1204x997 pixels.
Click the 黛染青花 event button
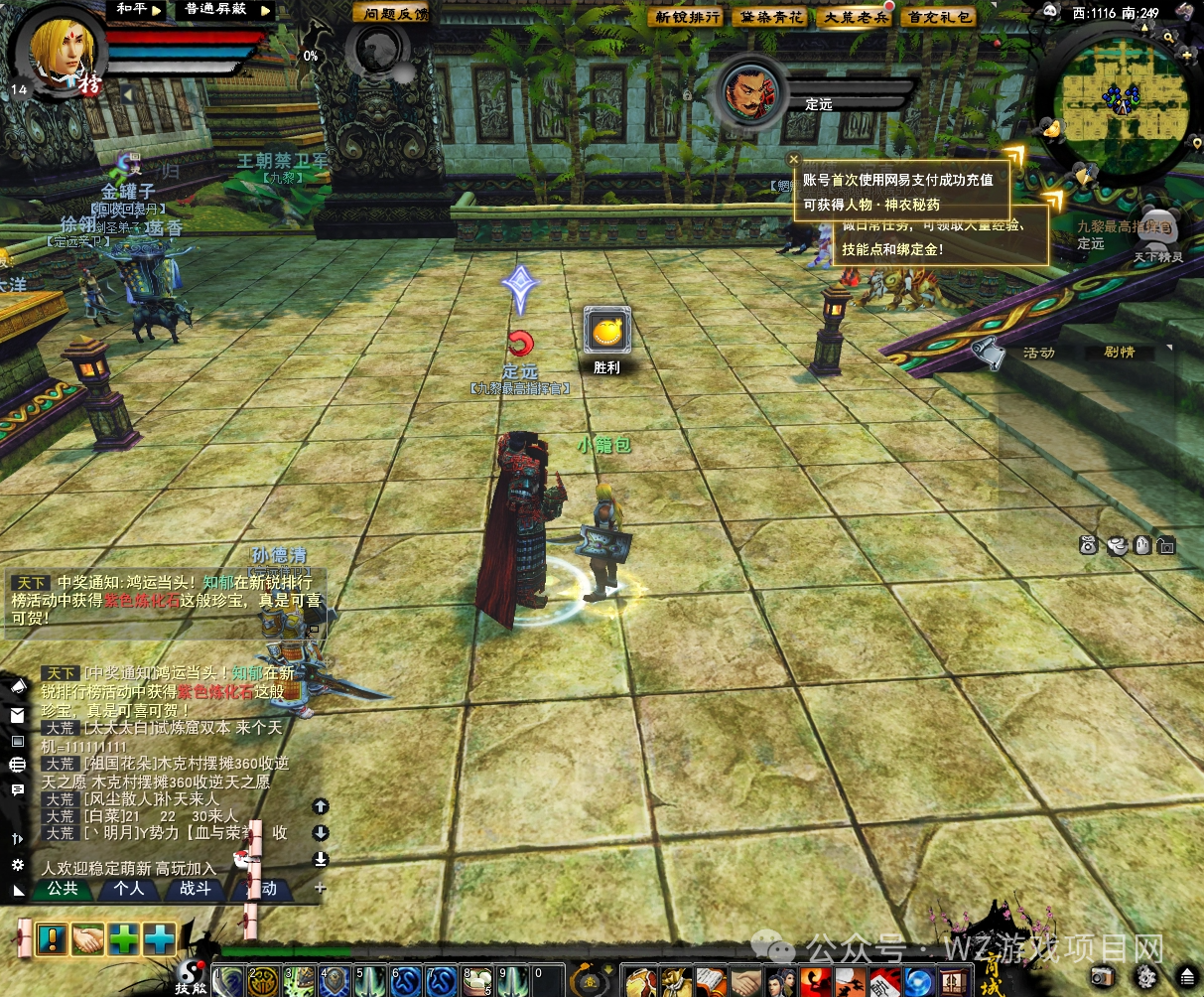pyautogui.click(x=771, y=17)
